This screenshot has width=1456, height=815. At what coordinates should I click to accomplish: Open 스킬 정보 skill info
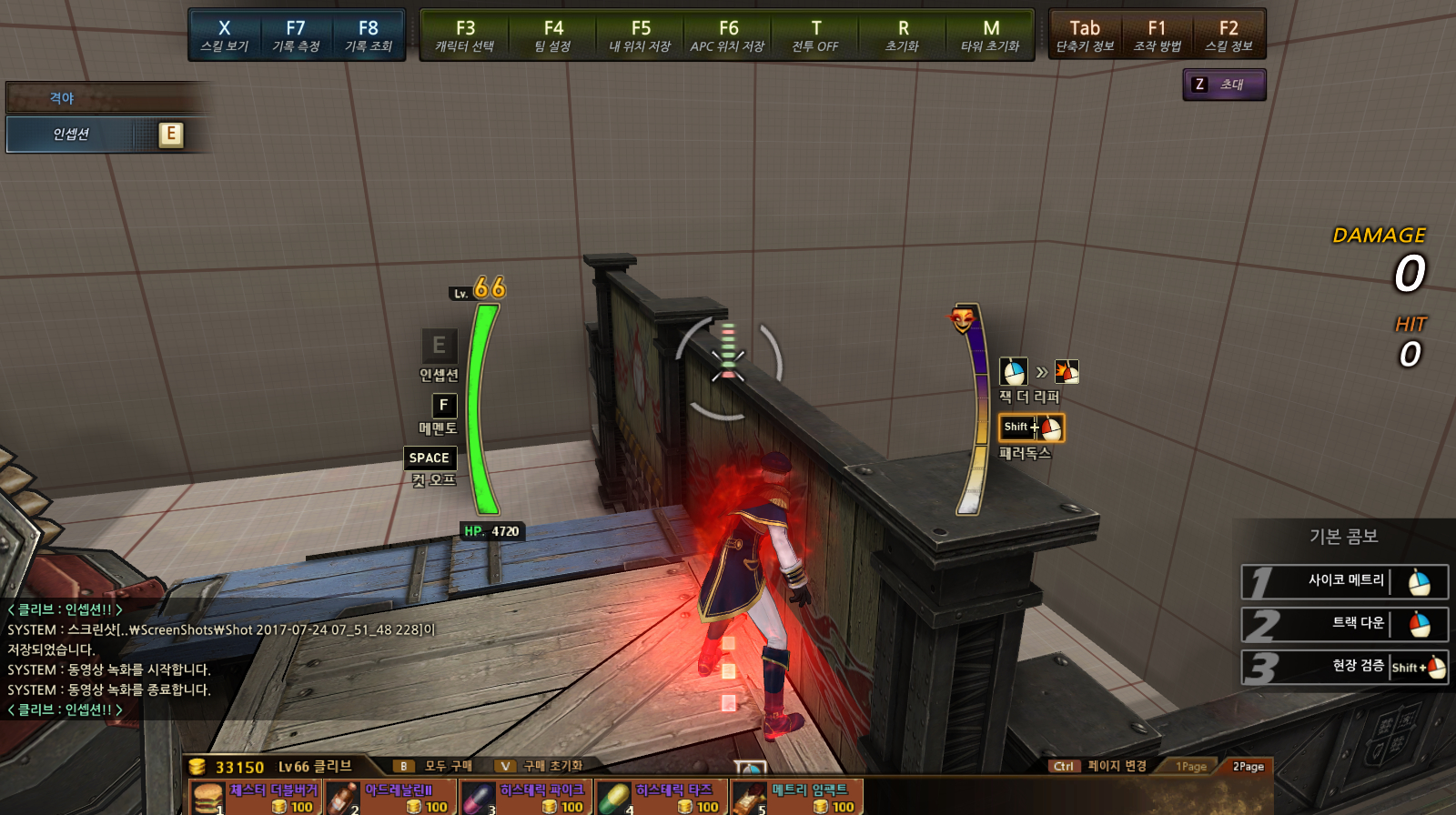1228,35
